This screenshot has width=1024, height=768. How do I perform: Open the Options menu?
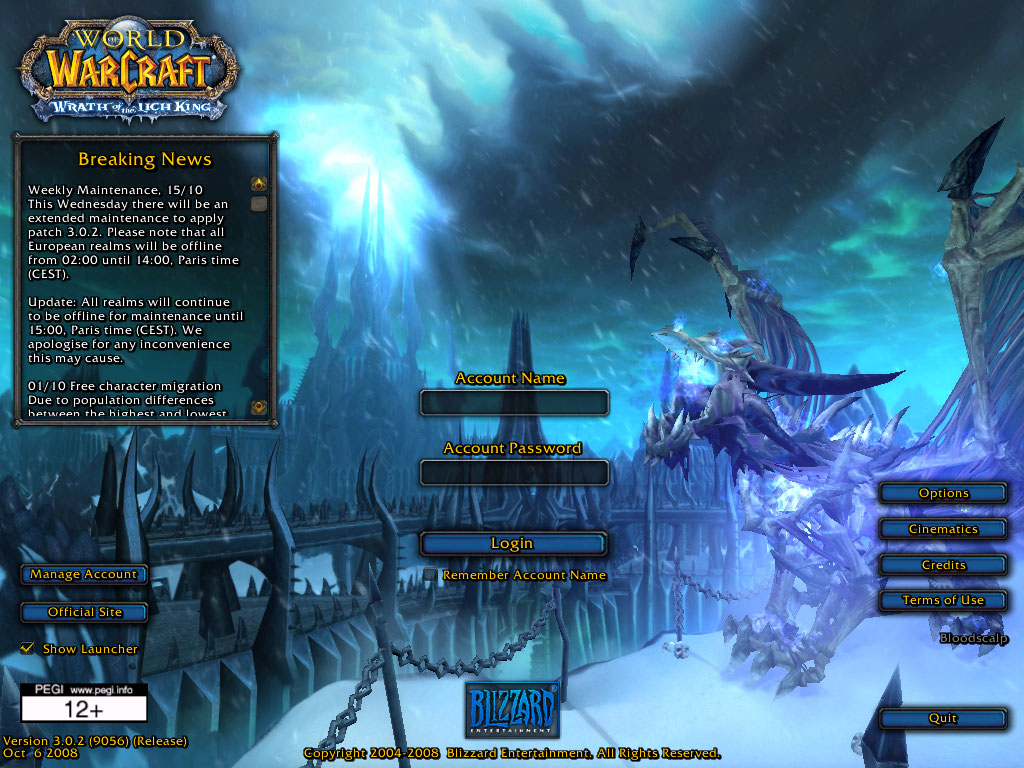[x=943, y=493]
